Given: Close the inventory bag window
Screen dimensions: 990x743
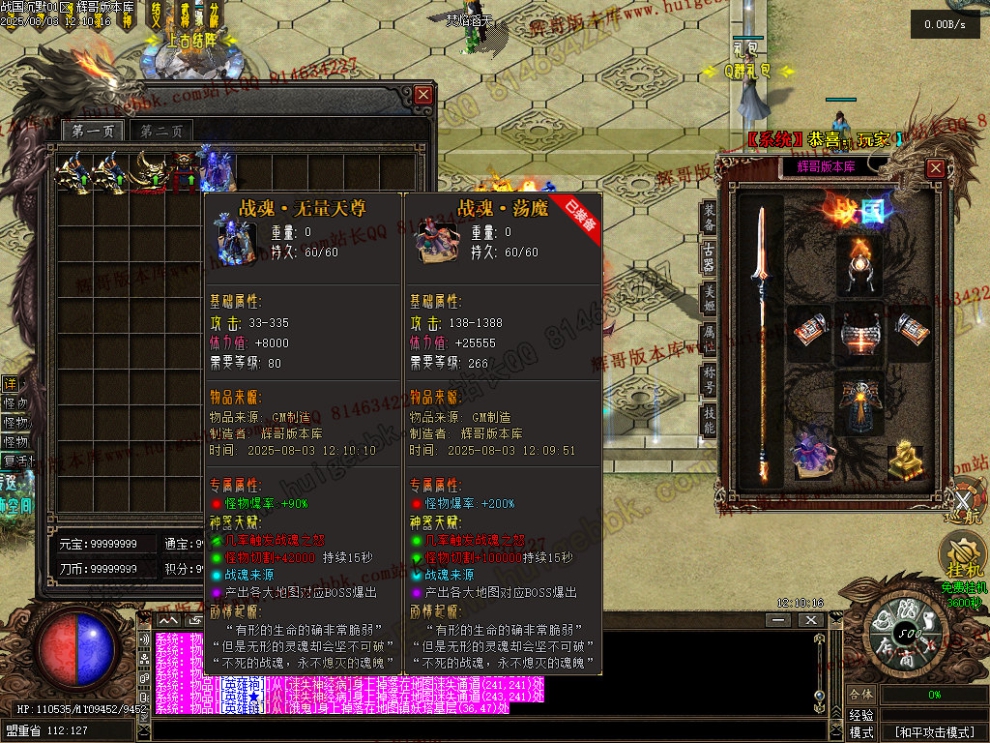Looking at the screenshot, I should [x=424, y=95].
